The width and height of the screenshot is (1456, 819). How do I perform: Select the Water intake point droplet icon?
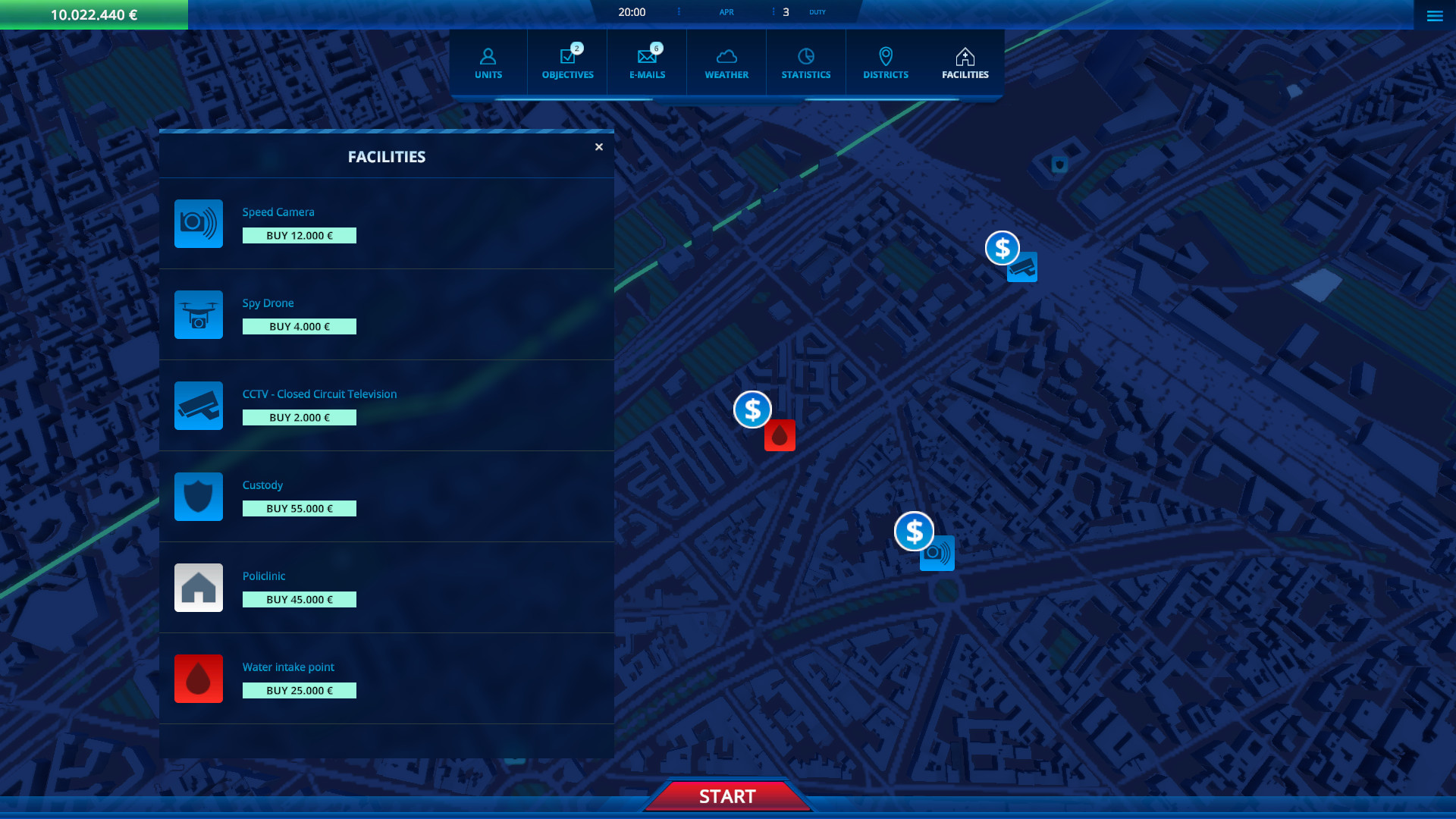[198, 679]
